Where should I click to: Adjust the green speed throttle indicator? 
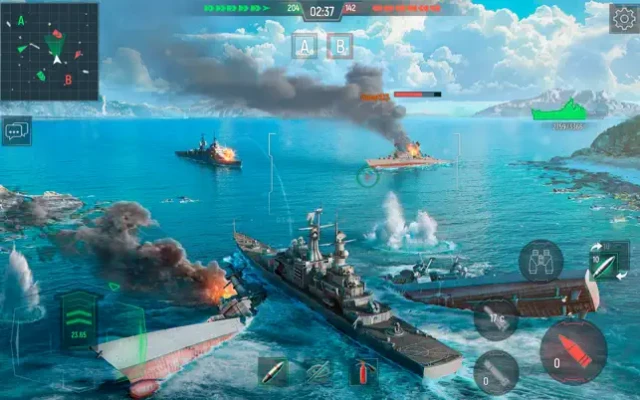coord(79,318)
